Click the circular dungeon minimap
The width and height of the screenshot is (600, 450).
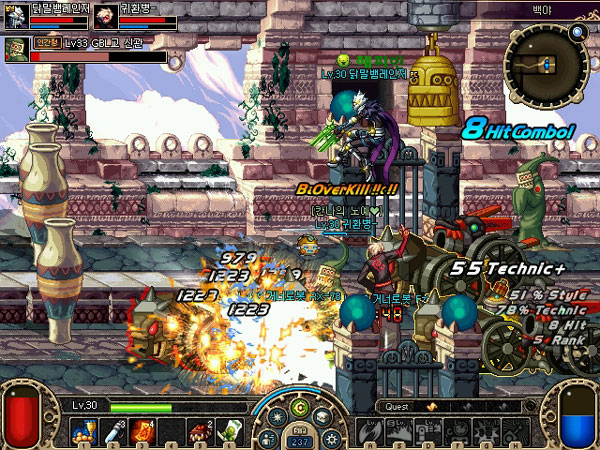[545, 66]
